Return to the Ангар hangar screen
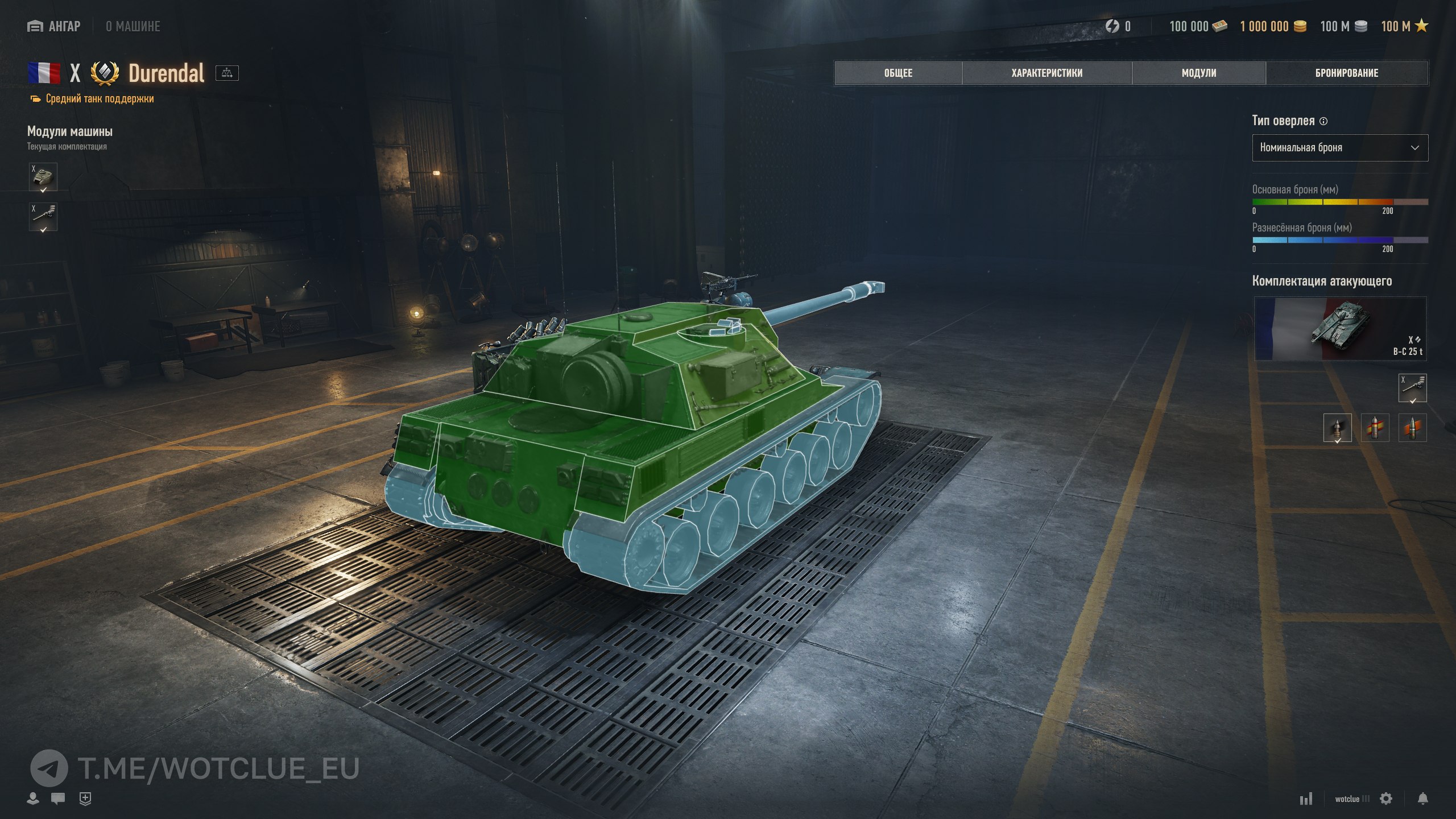The width and height of the screenshot is (1456, 819). click(55, 26)
